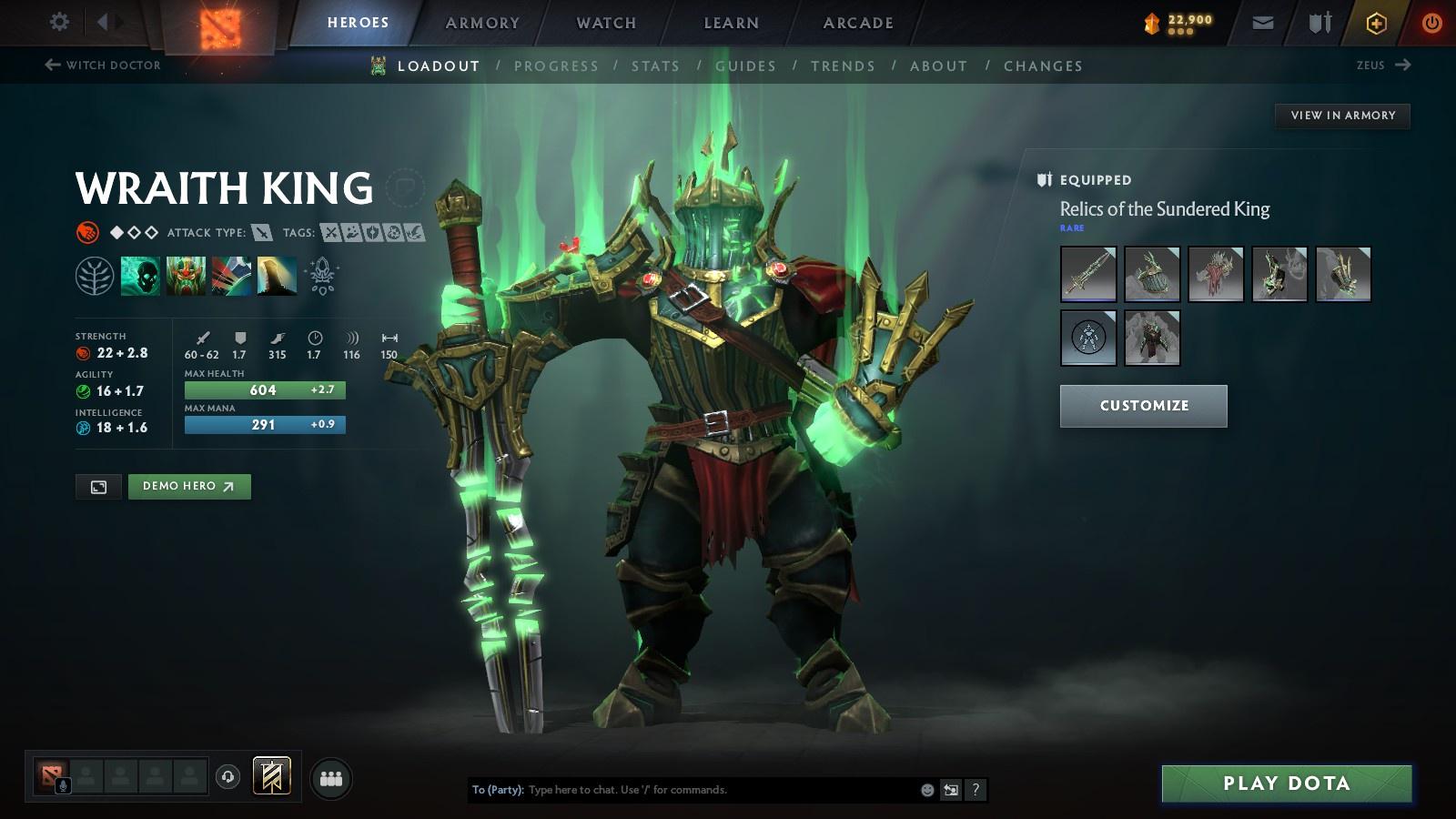The image size is (1456, 819).
Task: Open the settings gear icon top left
Action: coord(59,20)
